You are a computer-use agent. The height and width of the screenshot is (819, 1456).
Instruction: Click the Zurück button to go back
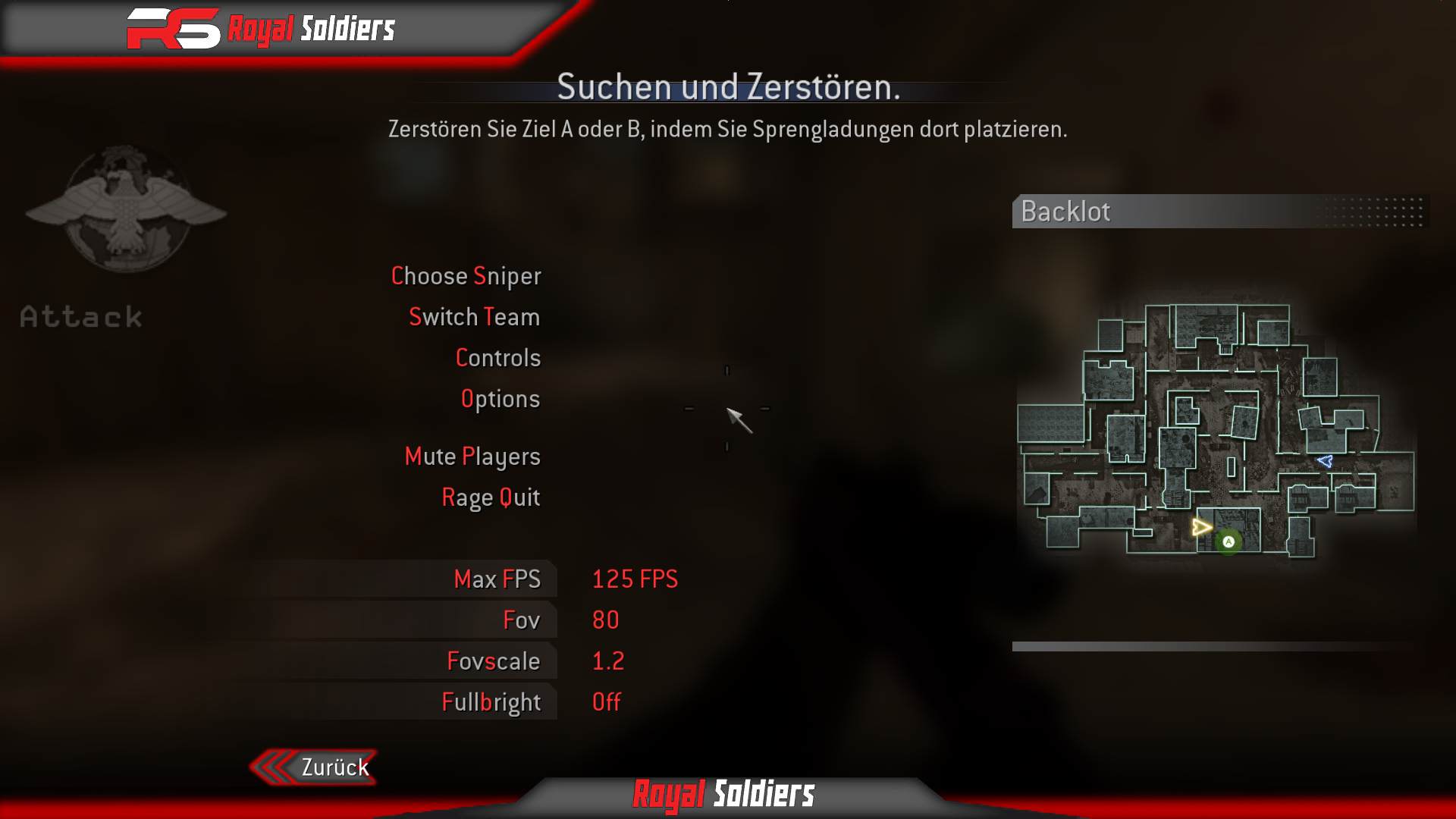click(334, 766)
